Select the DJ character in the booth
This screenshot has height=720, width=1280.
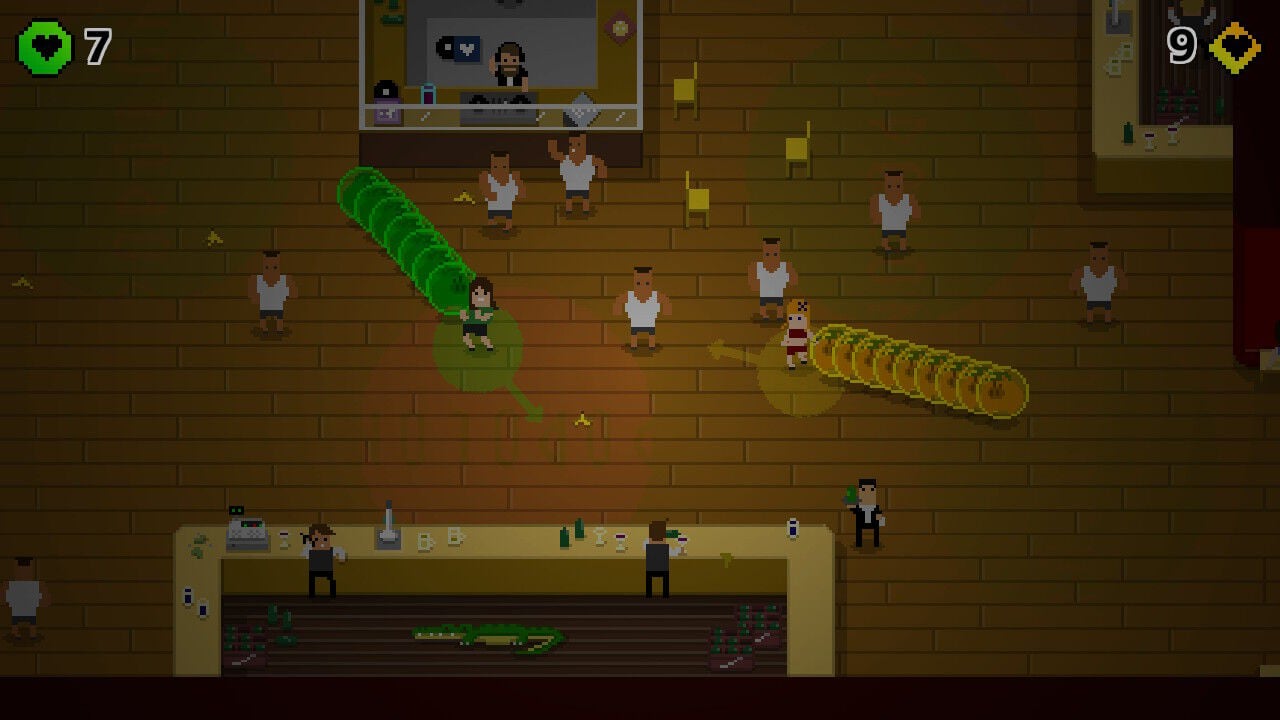(508, 65)
